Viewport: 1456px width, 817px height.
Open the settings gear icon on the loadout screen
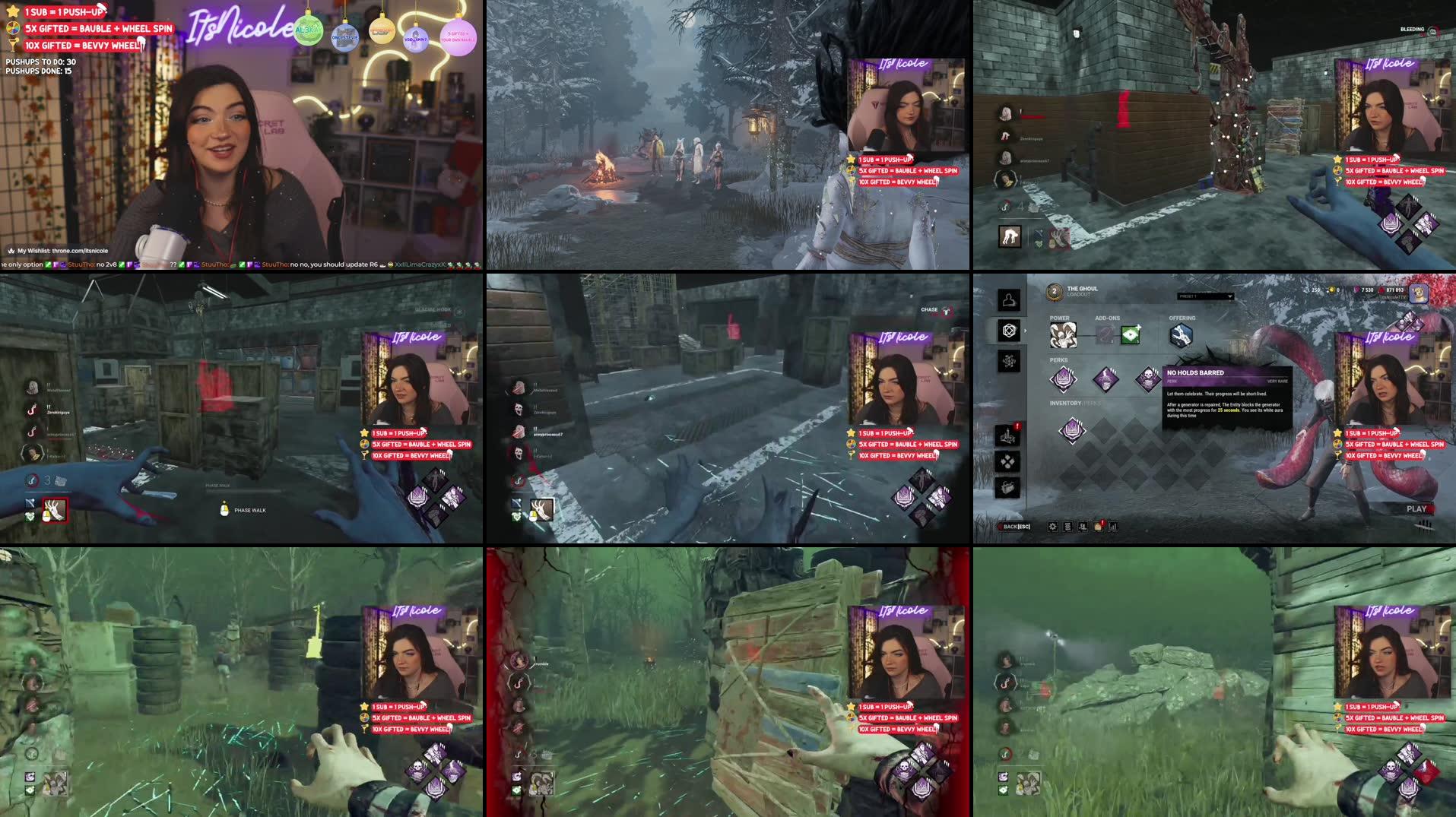point(1053,526)
